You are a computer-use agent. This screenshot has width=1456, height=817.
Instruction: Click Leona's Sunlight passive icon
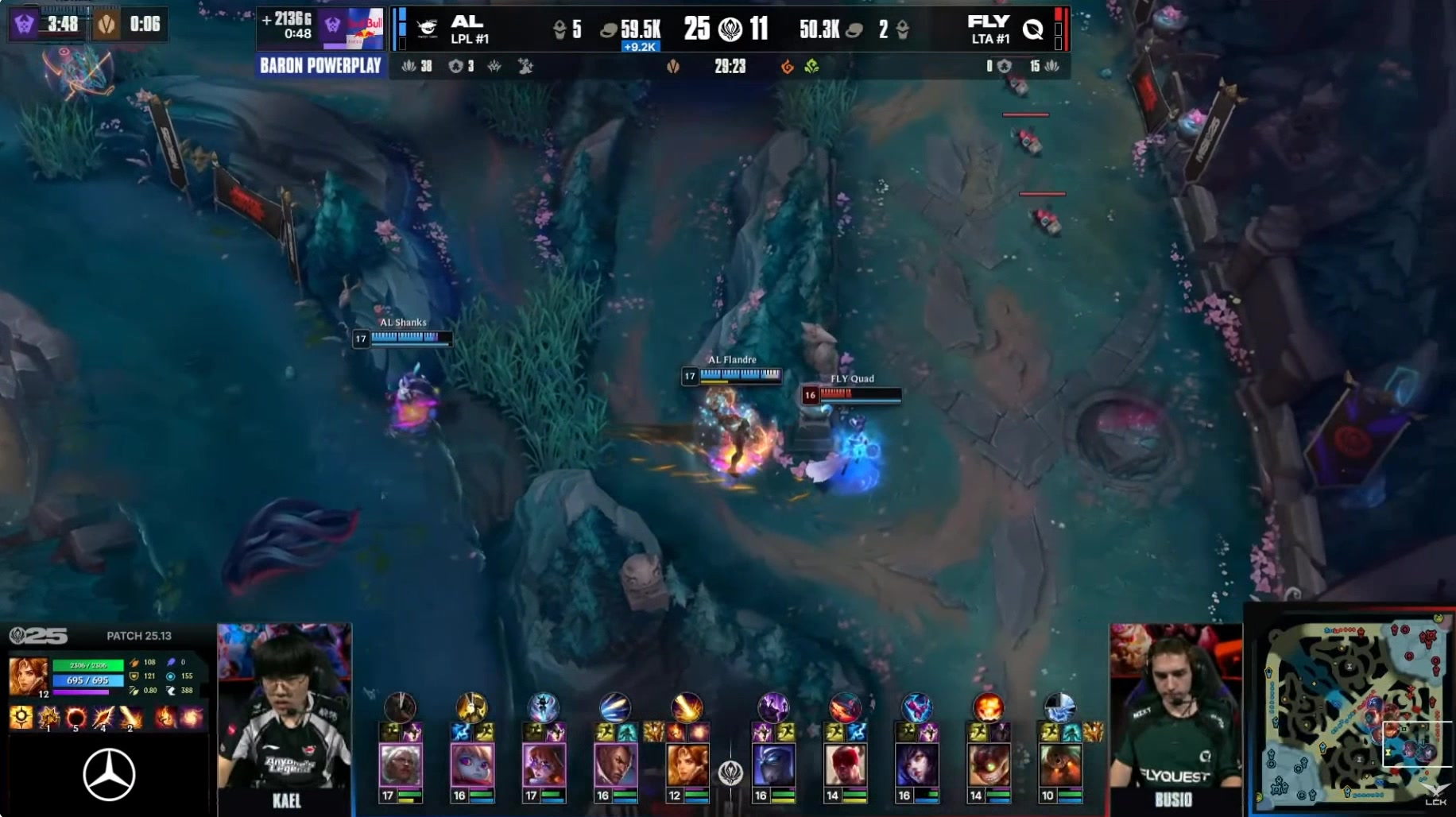coord(21,718)
